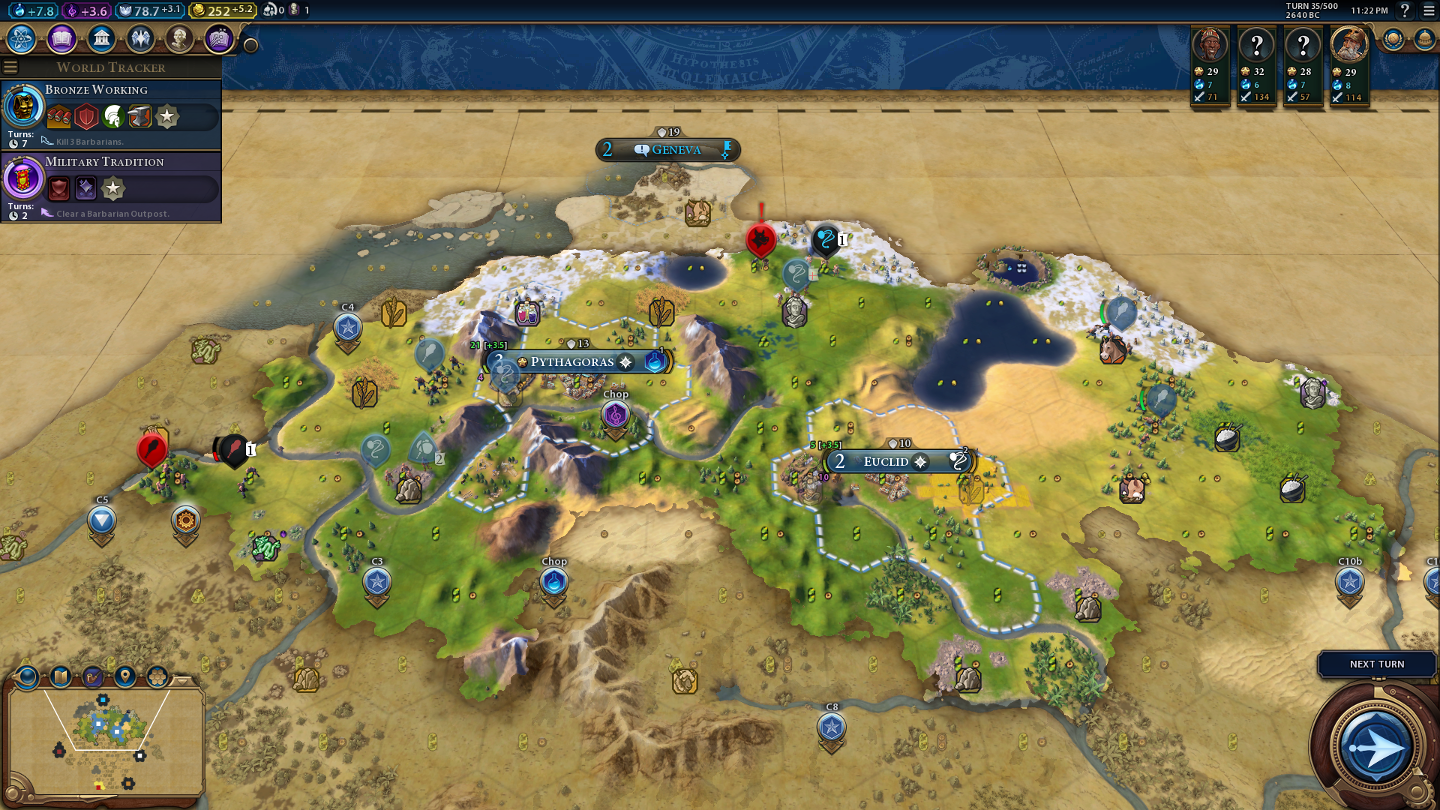The image size is (1440, 810).
Task: Open the map pins marker button
Action: [x=125, y=676]
